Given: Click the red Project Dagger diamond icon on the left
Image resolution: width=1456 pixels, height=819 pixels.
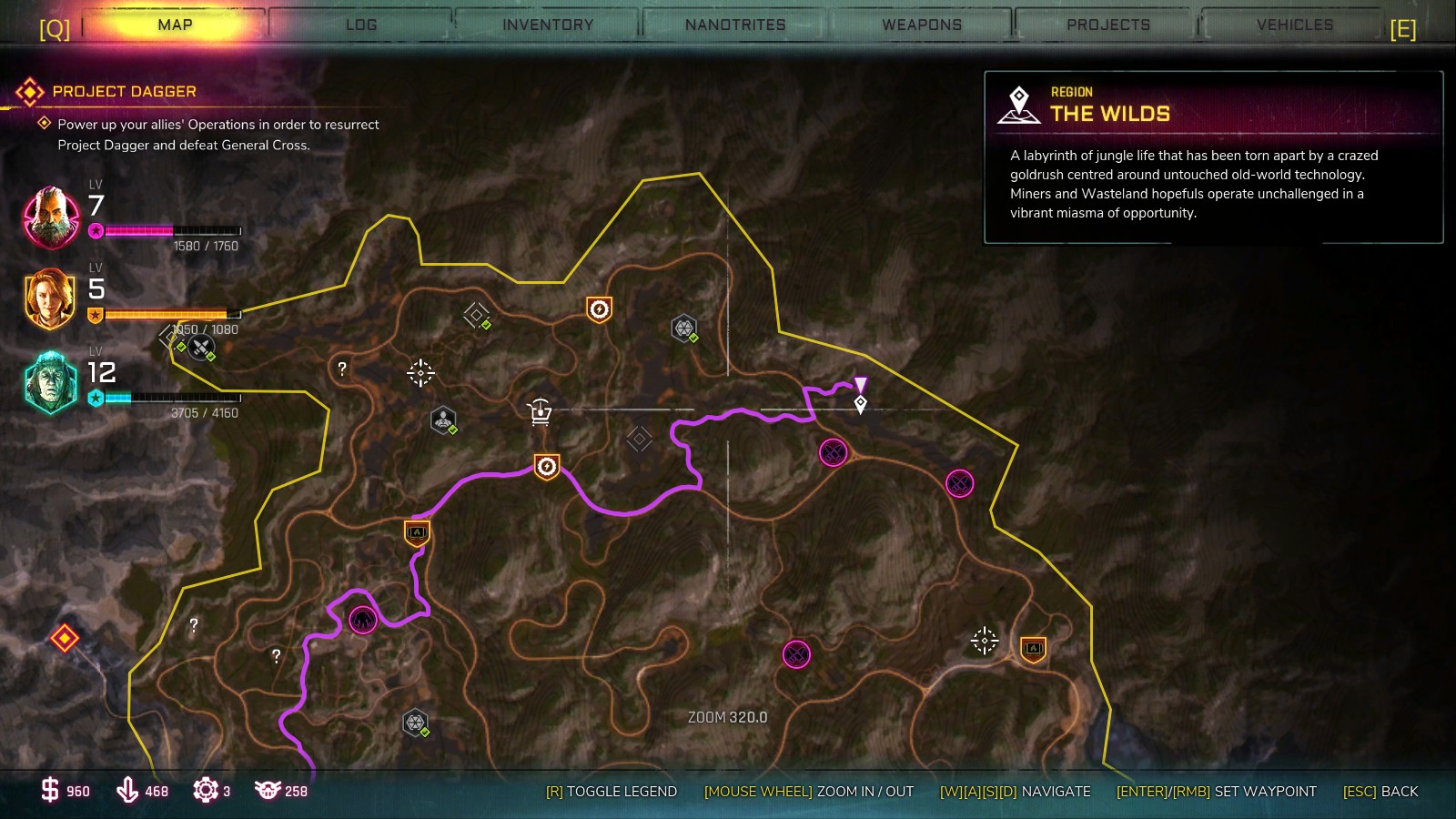Looking at the screenshot, I should tap(64, 637).
